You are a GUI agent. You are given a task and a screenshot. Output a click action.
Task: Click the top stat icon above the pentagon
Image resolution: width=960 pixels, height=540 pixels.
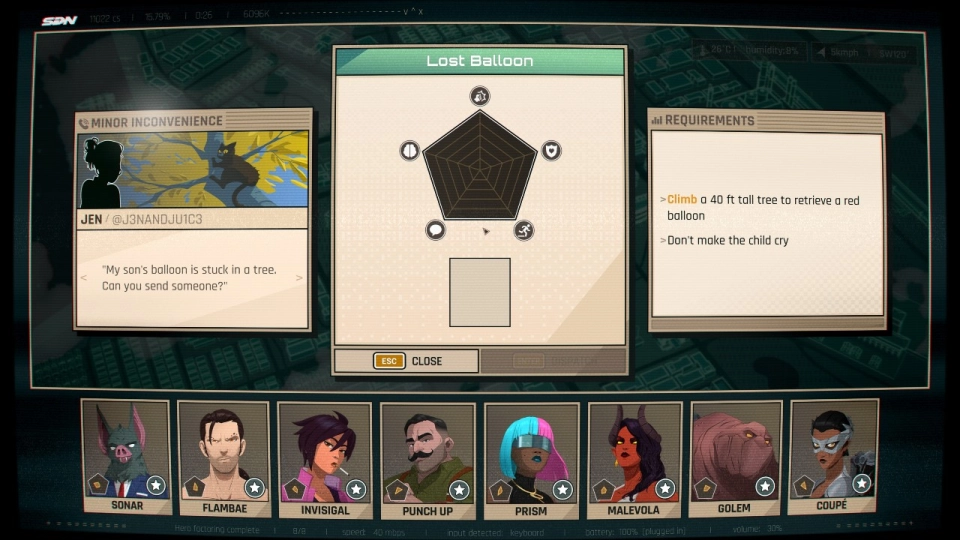pyautogui.click(x=480, y=96)
